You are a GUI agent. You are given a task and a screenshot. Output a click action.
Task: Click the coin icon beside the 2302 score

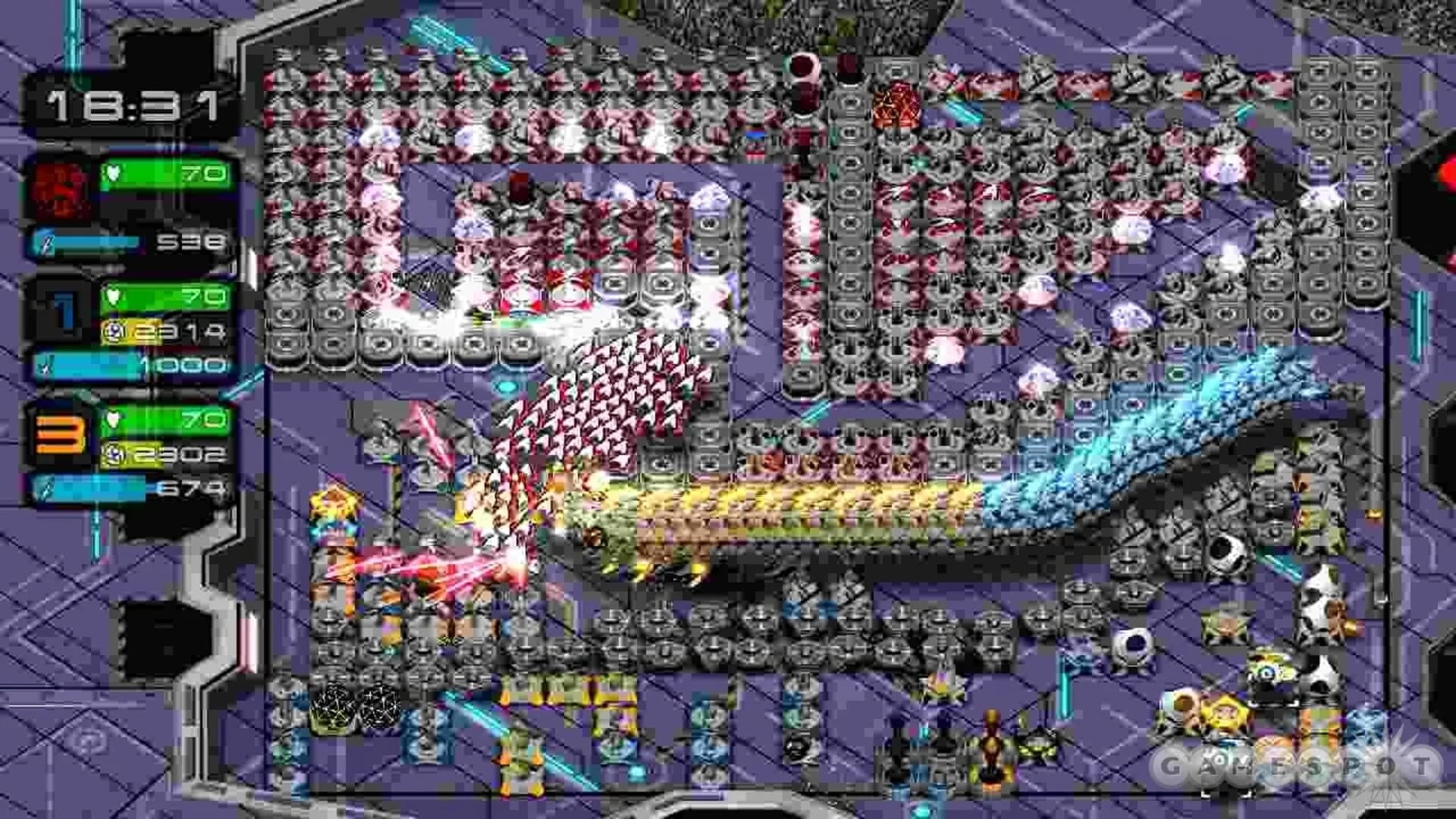[114, 455]
